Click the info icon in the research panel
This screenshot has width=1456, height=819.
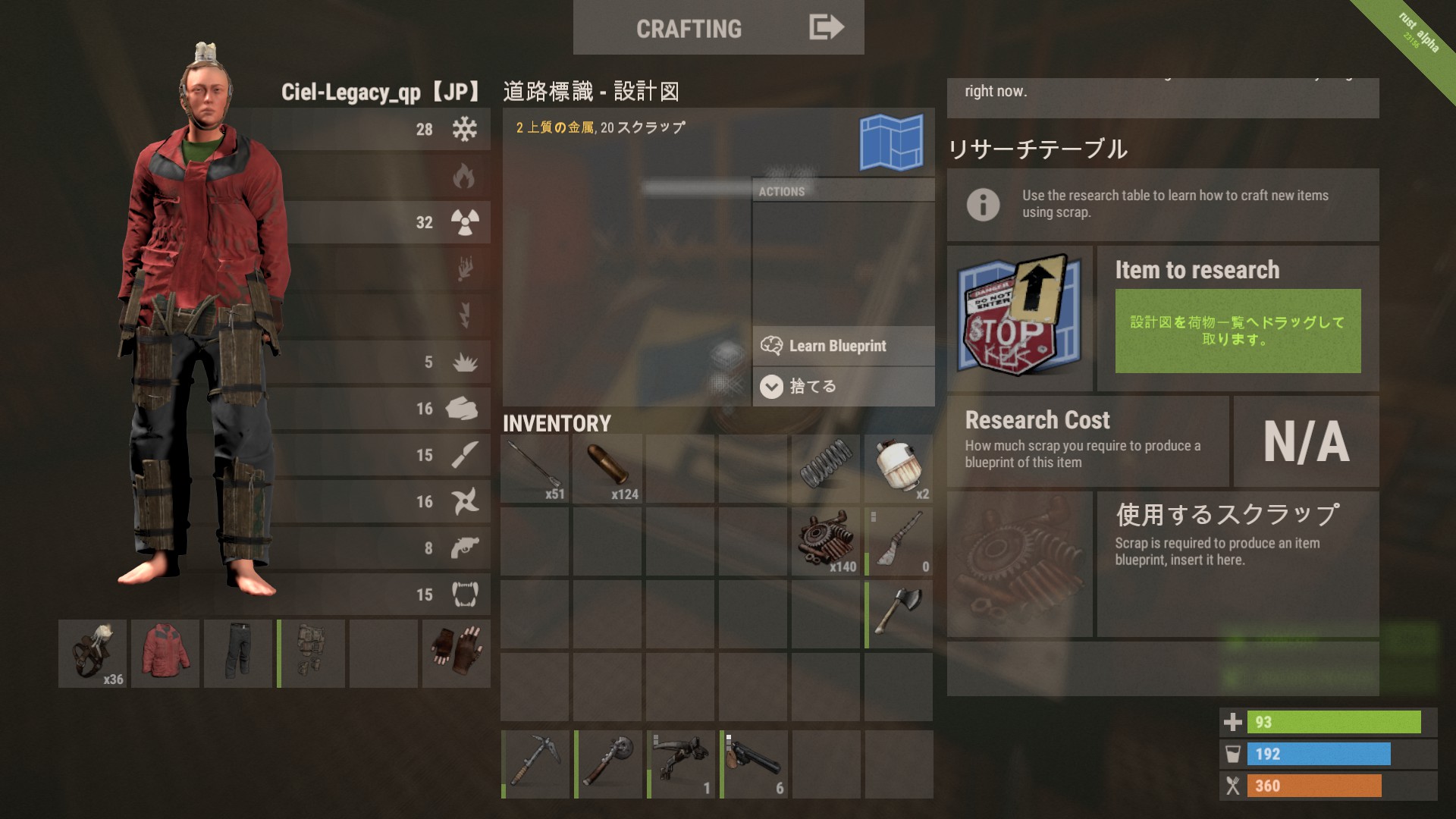click(984, 203)
